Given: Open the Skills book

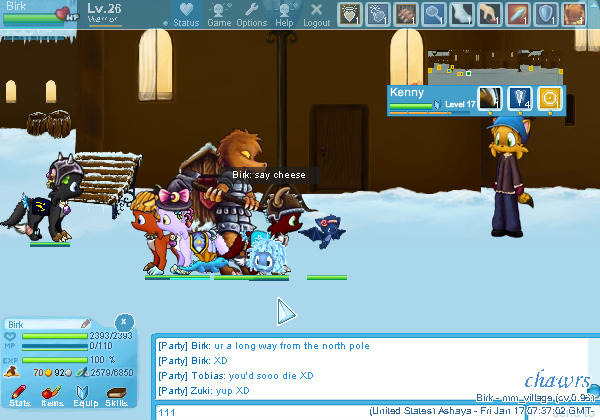Looking at the screenshot, I should tap(117, 394).
